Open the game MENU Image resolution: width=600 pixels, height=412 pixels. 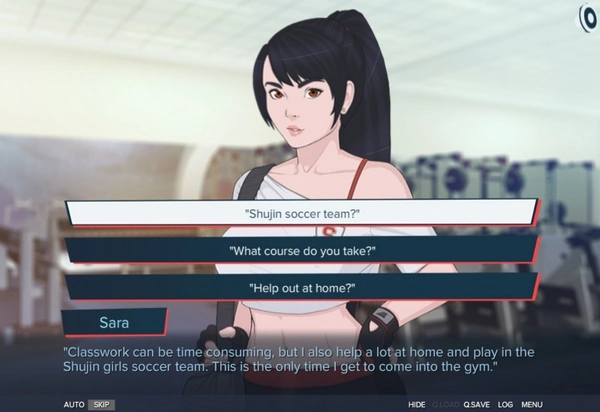pyautogui.click(x=532, y=404)
